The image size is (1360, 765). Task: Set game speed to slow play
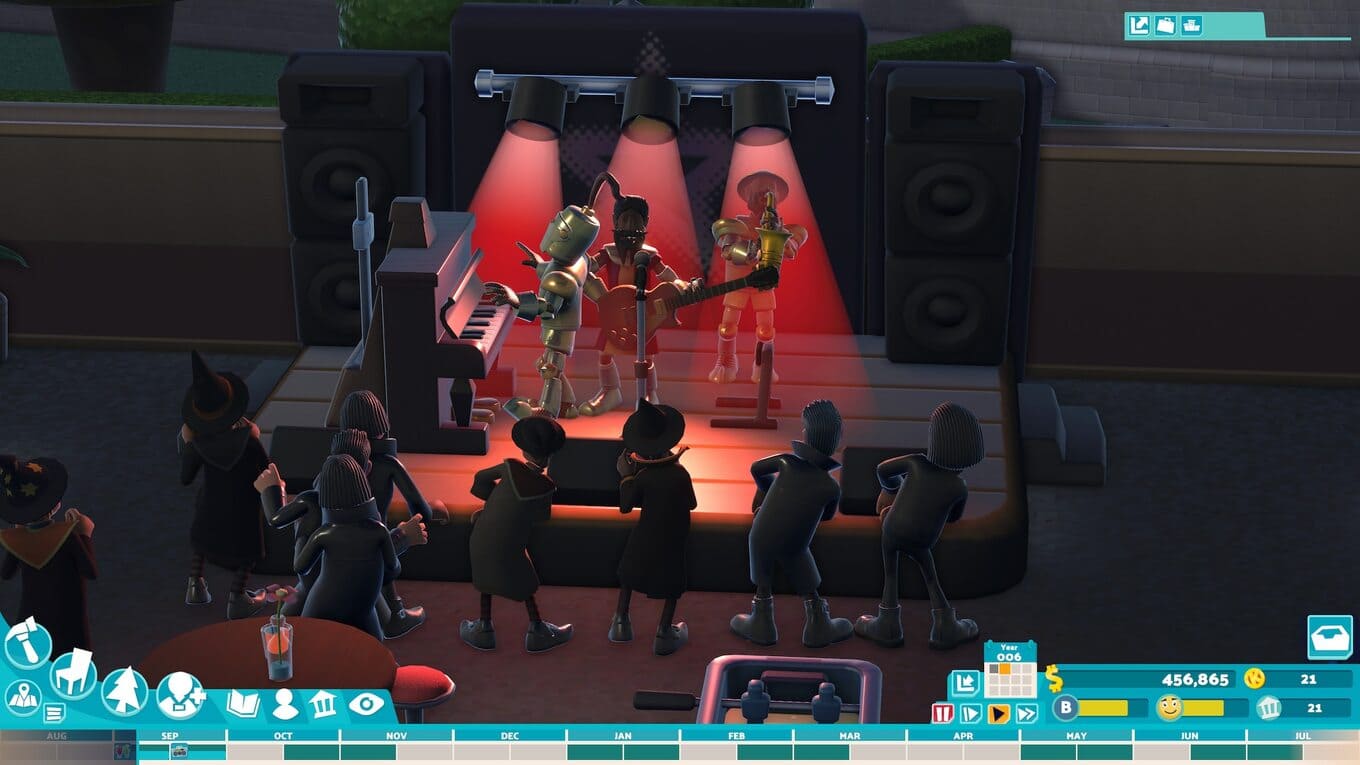point(970,713)
